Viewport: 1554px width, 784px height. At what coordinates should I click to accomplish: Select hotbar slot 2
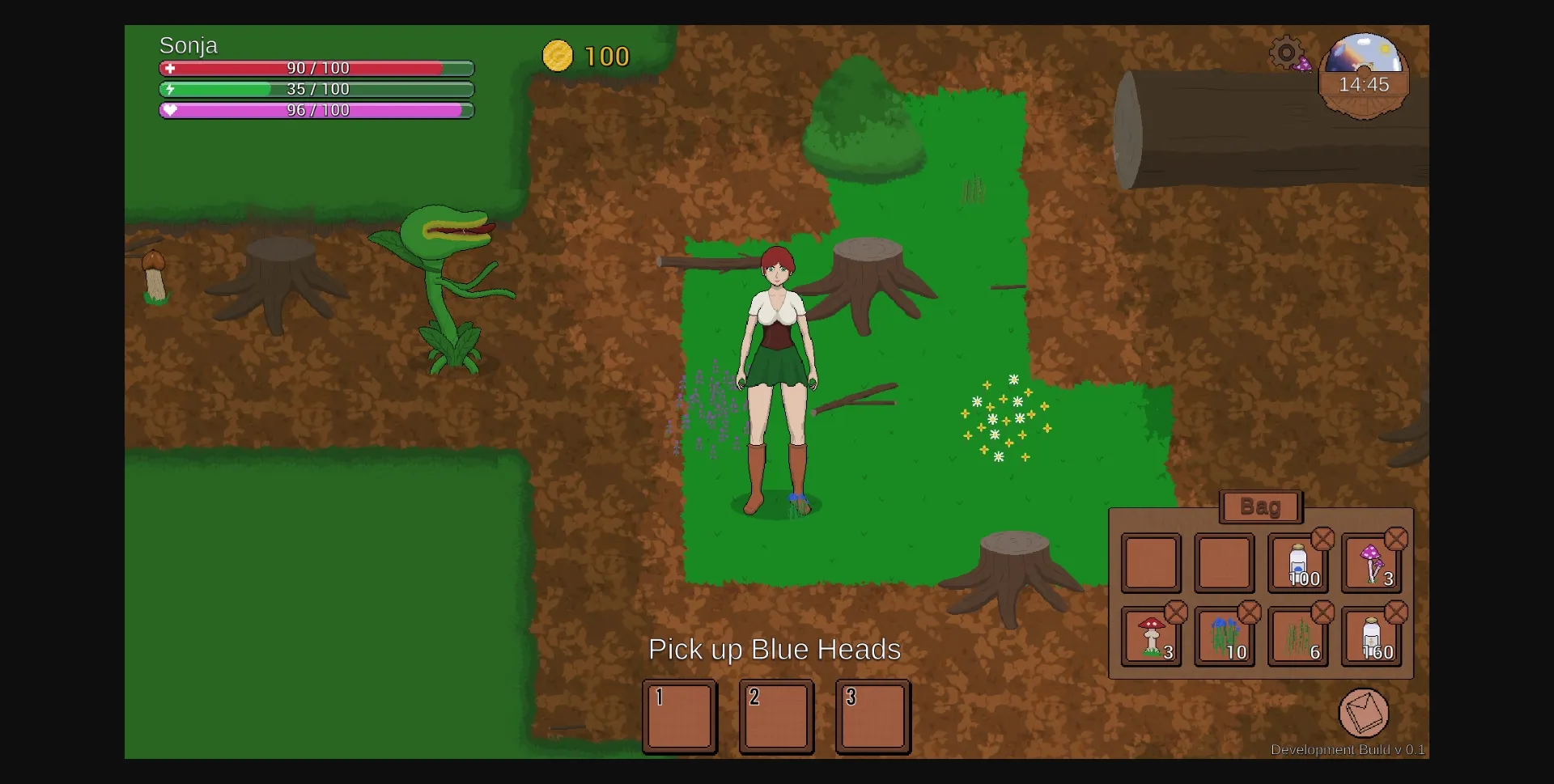click(776, 717)
